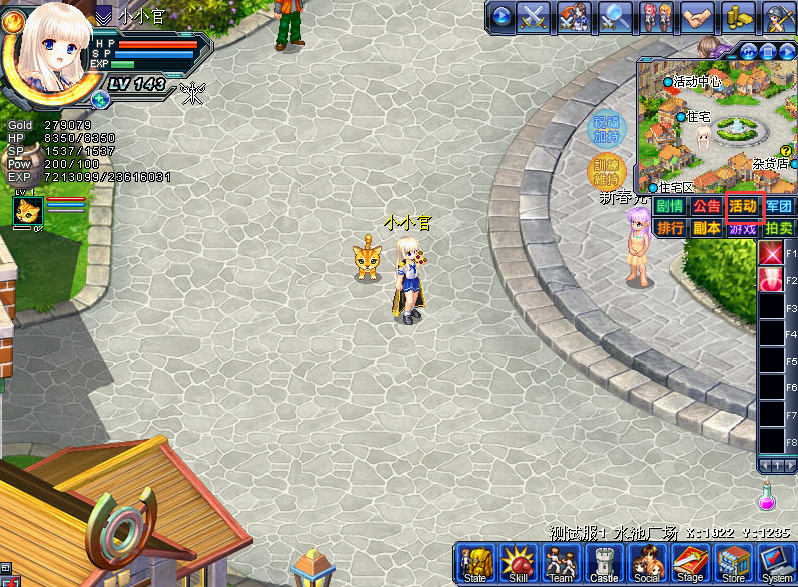The height and width of the screenshot is (587, 798).
Task: Open the Stage menu
Action: pos(690,564)
